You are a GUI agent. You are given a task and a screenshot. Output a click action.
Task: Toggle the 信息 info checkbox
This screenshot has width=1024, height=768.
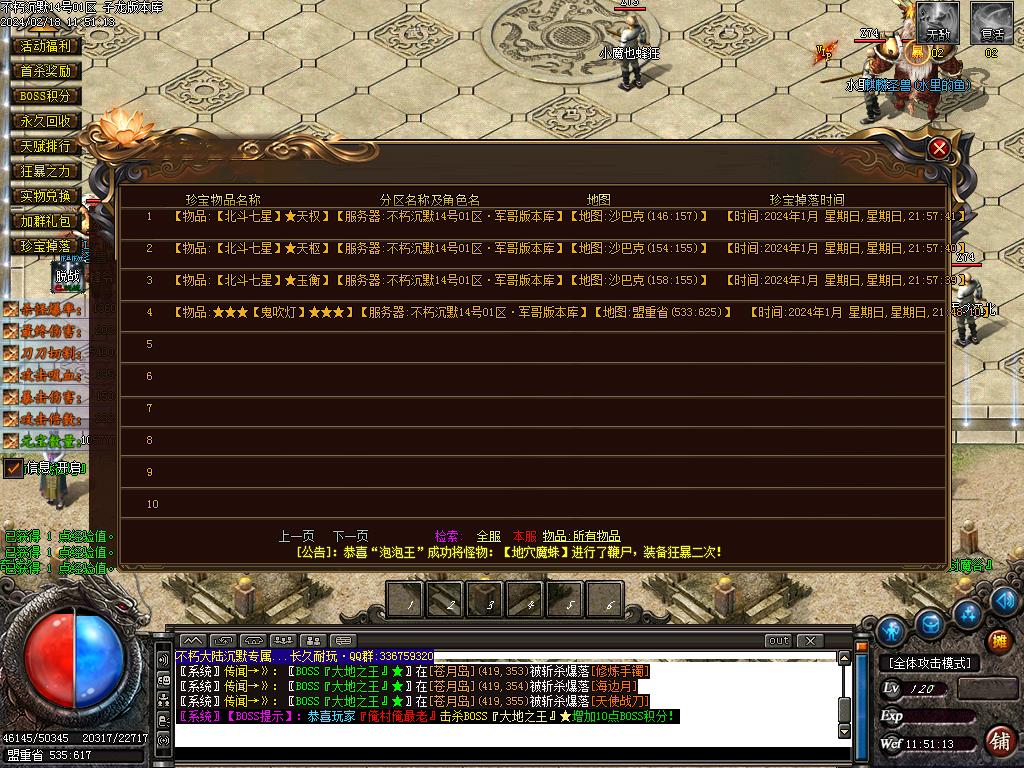(x=14, y=468)
